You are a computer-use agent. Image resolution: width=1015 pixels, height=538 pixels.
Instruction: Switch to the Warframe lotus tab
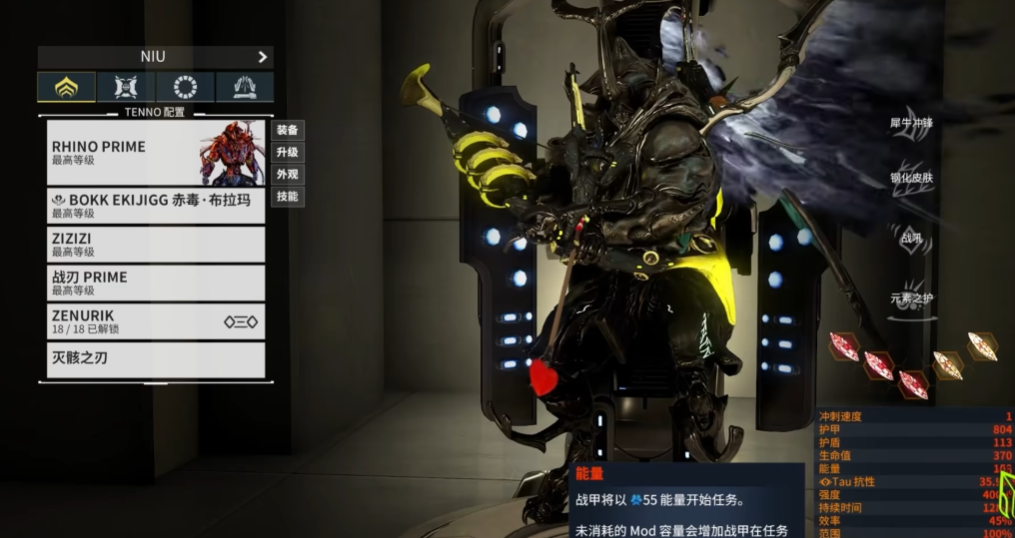(67, 87)
